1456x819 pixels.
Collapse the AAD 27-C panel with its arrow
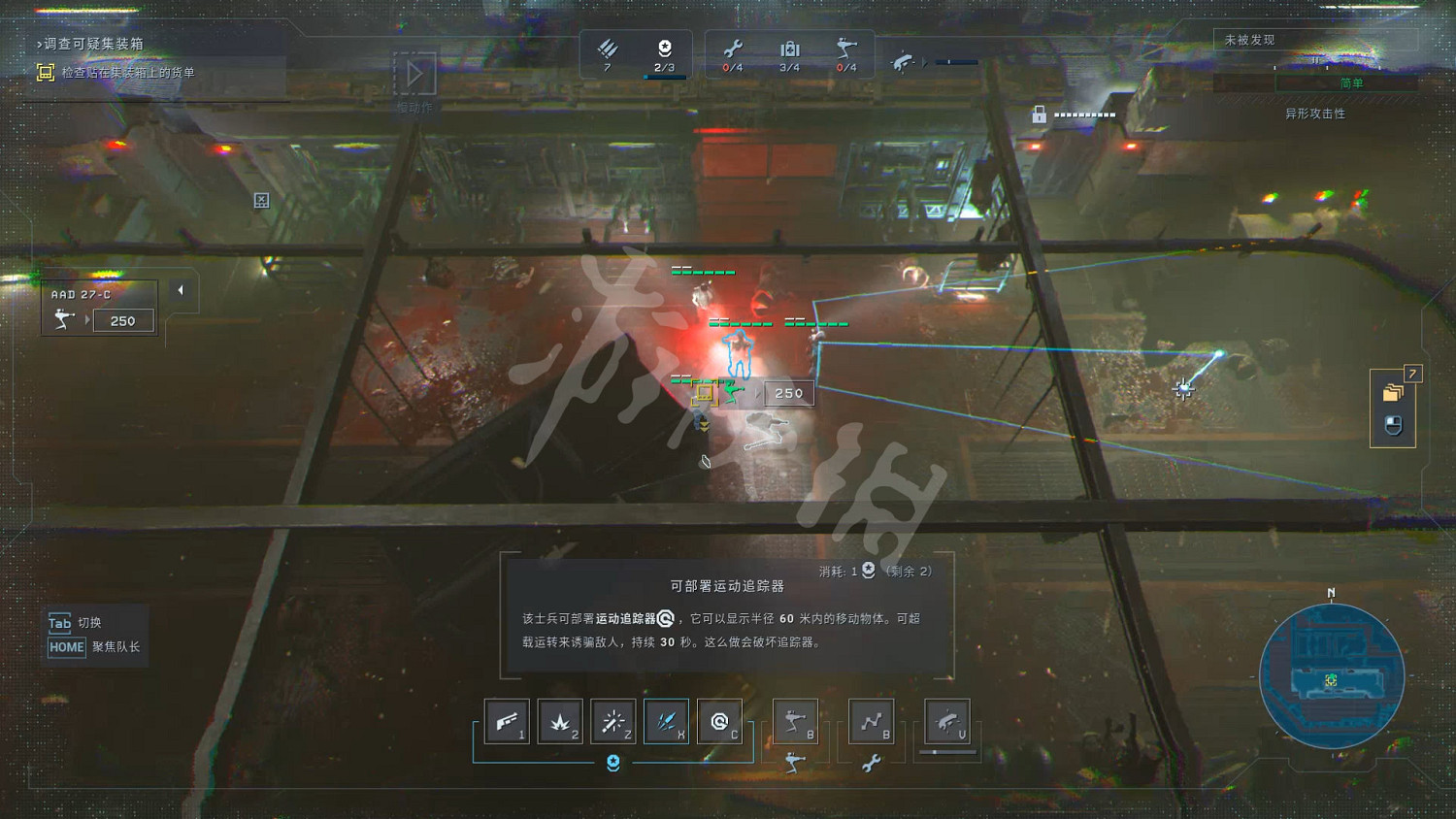pos(181,289)
